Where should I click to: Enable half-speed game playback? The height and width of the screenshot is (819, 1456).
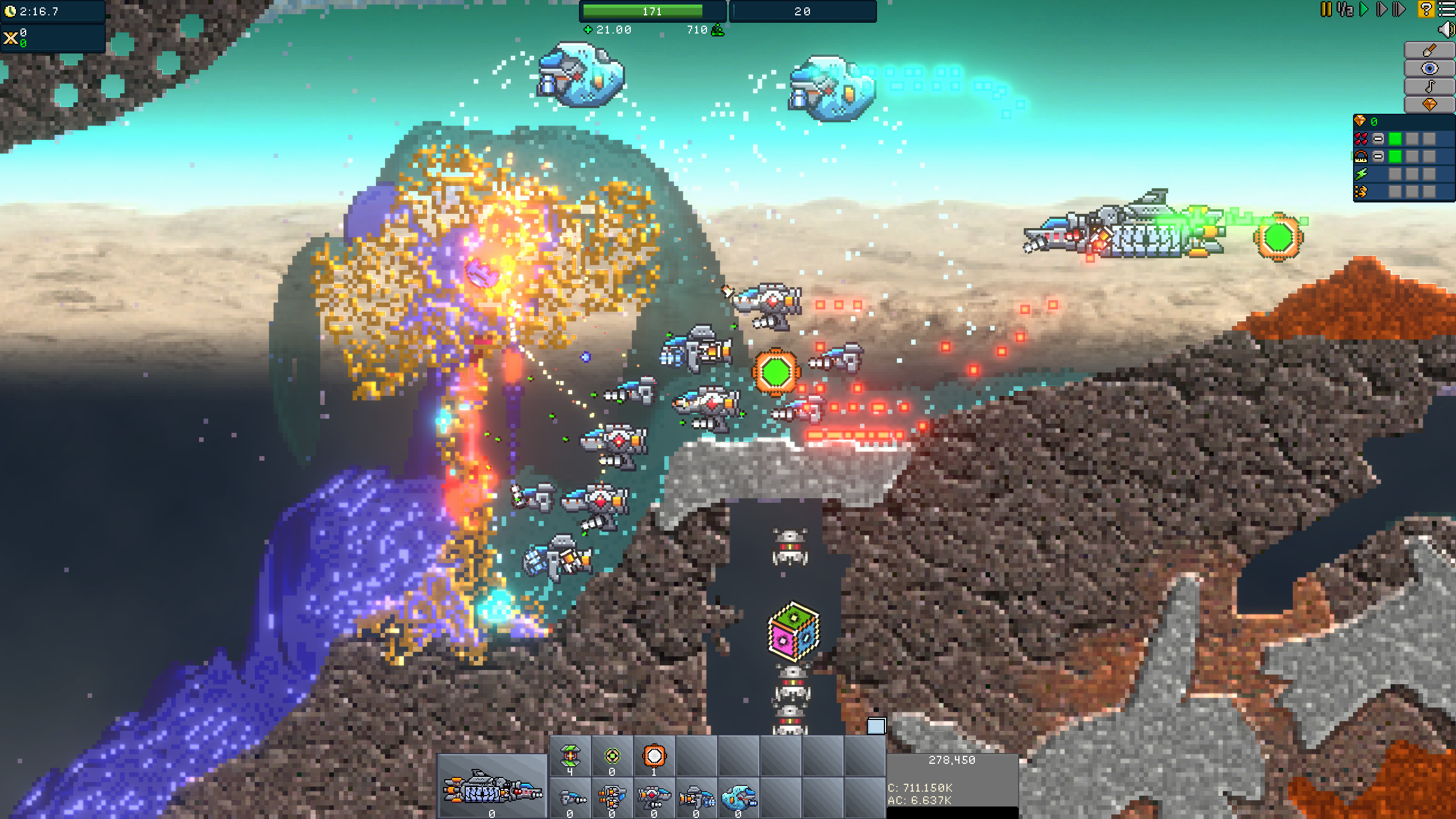[x=1343, y=9]
